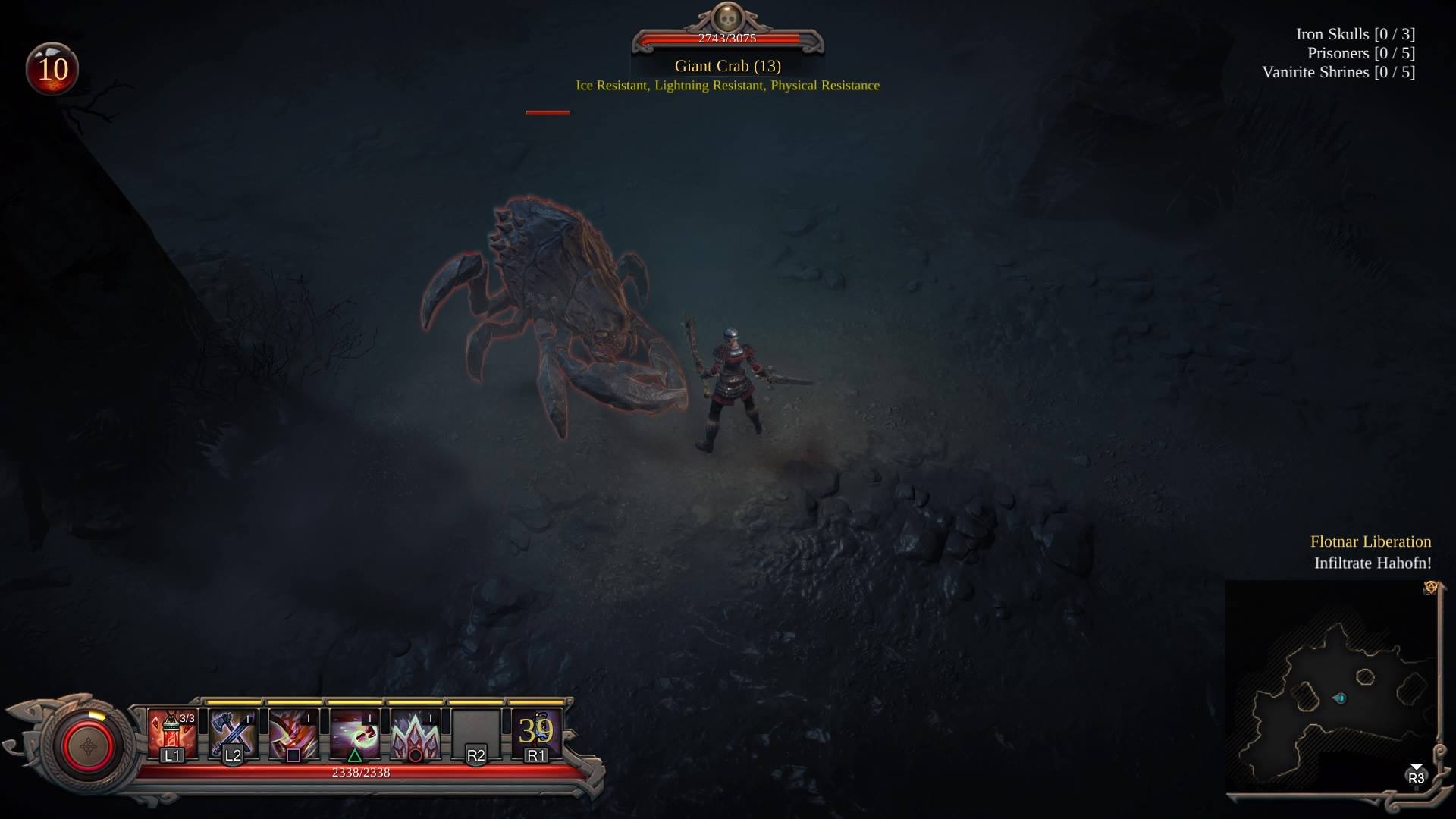Click the R3 minimap toggle button

coord(1415,778)
